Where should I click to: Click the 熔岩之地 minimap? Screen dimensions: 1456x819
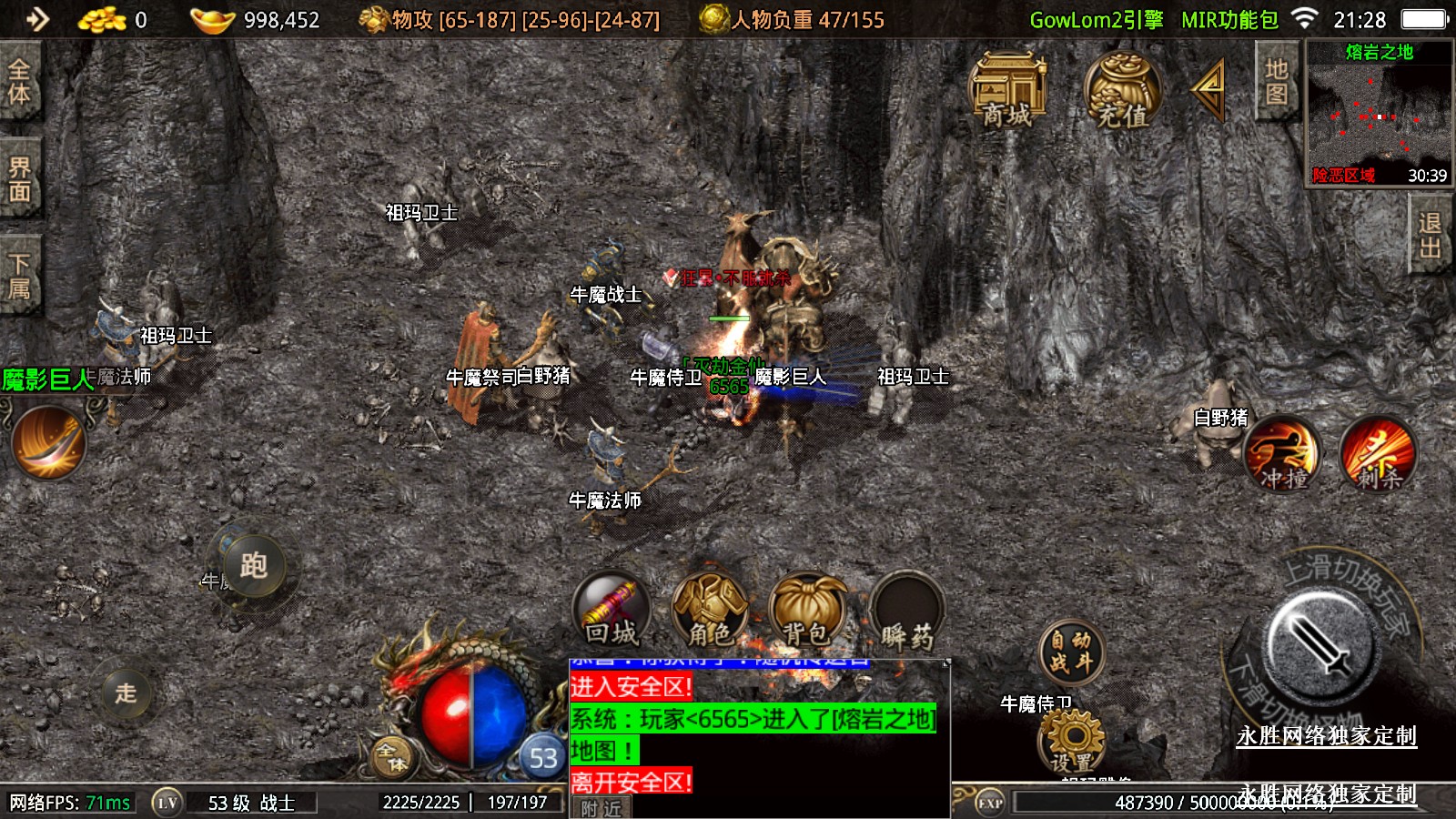click(1379, 114)
